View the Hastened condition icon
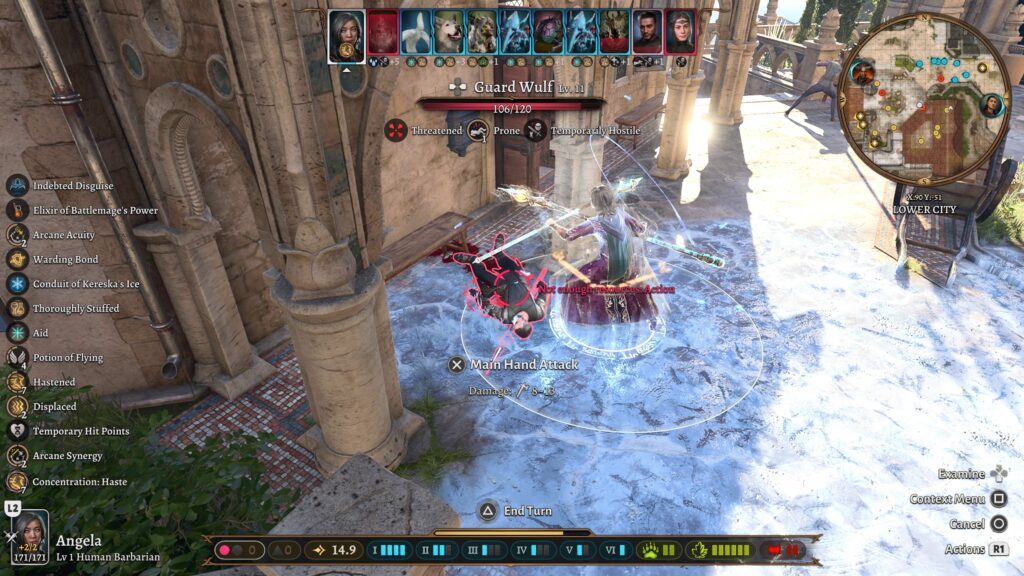This screenshot has height=576, width=1024. click(17, 382)
